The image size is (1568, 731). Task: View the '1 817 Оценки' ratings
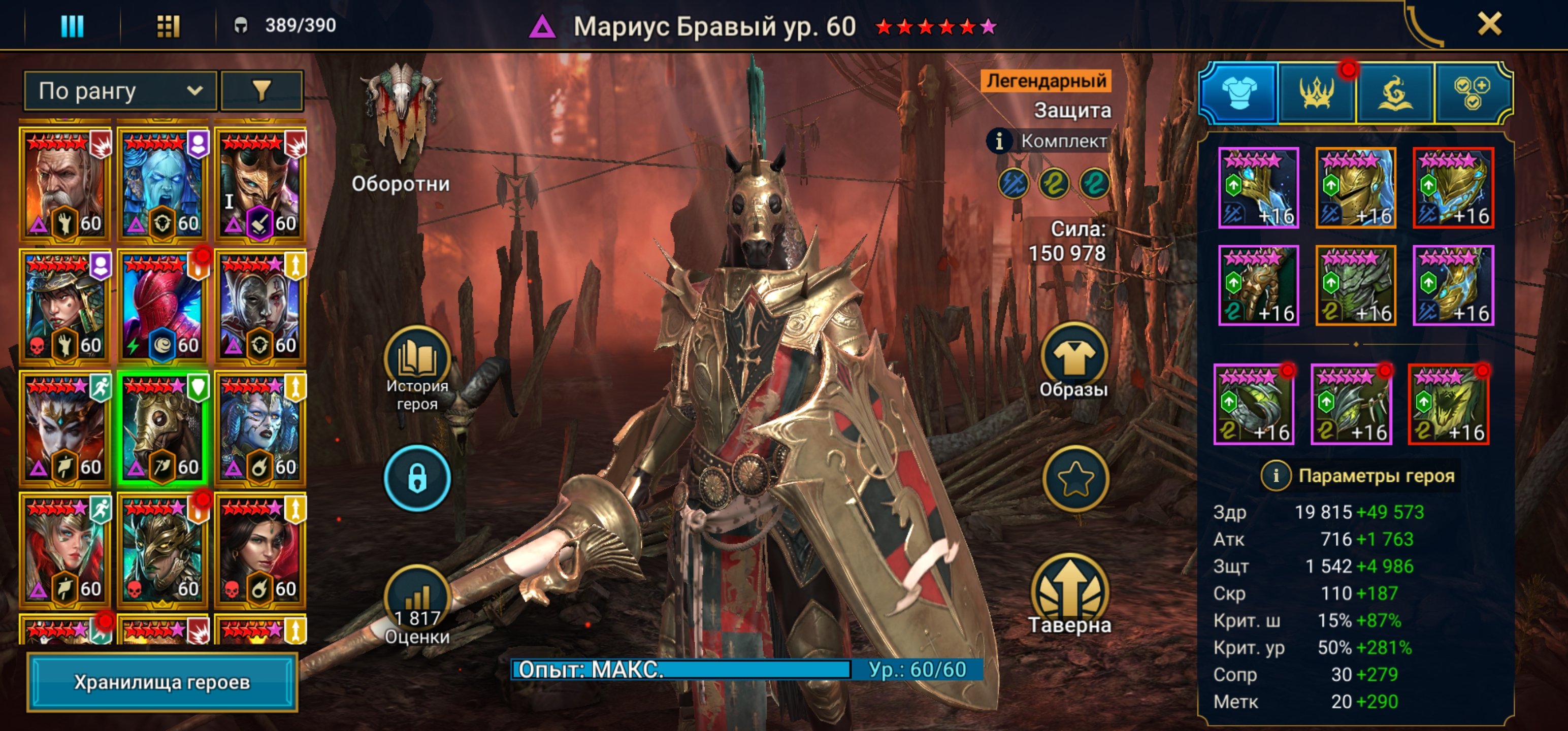[417, 600]
